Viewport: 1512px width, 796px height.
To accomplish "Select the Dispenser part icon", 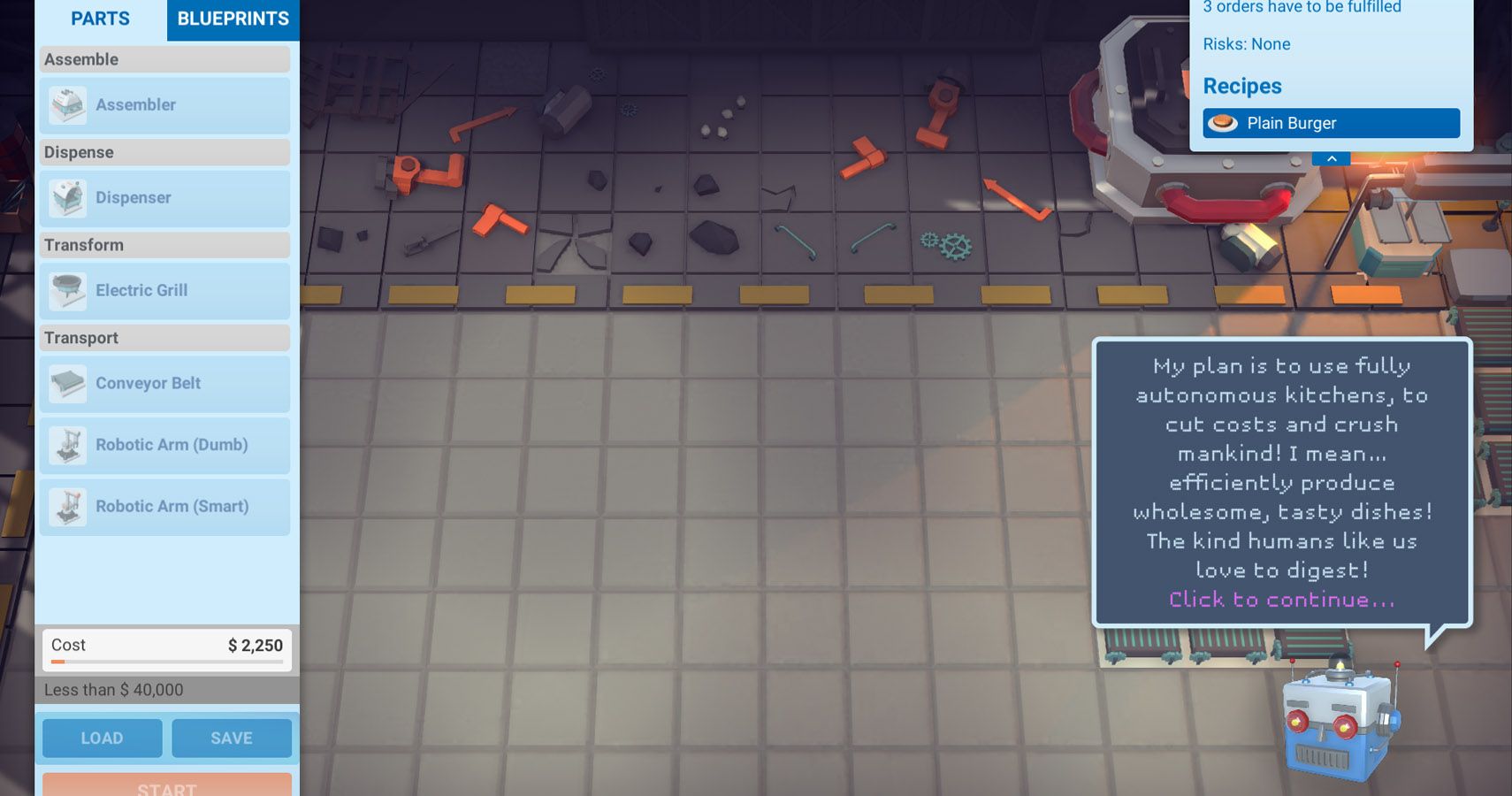I will click(x=69, y=197).
